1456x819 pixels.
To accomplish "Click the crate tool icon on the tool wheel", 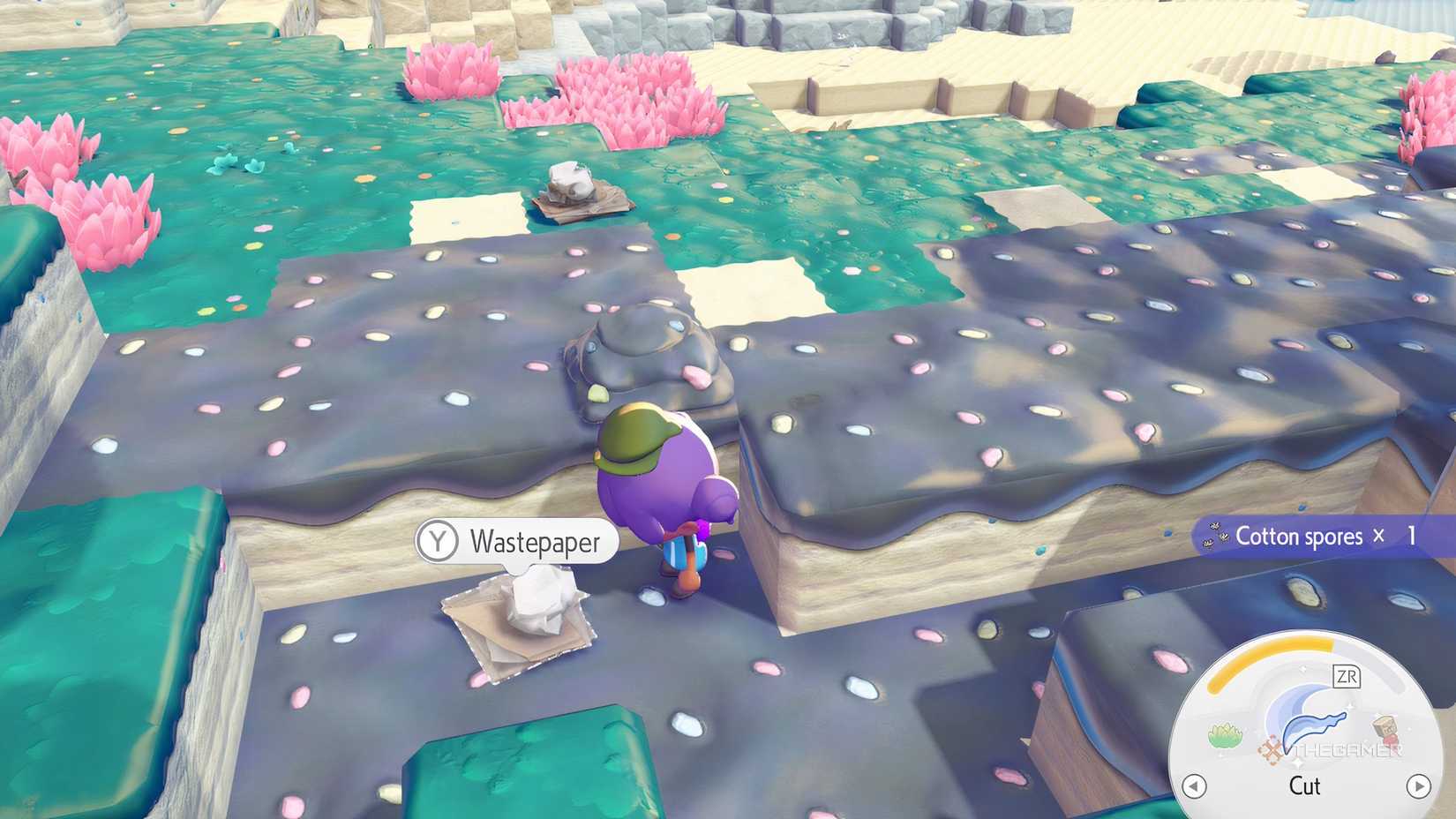I will (x=1384, y=728).
